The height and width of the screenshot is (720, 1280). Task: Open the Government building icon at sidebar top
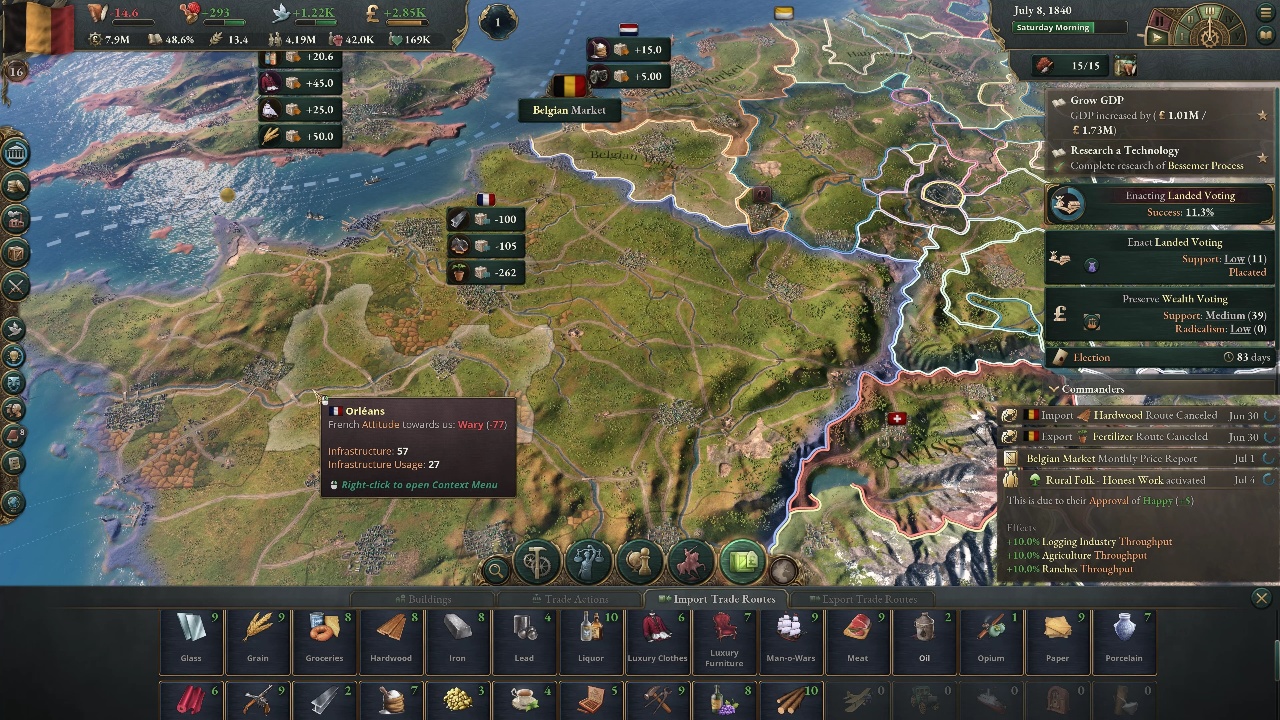coord(16,155)
